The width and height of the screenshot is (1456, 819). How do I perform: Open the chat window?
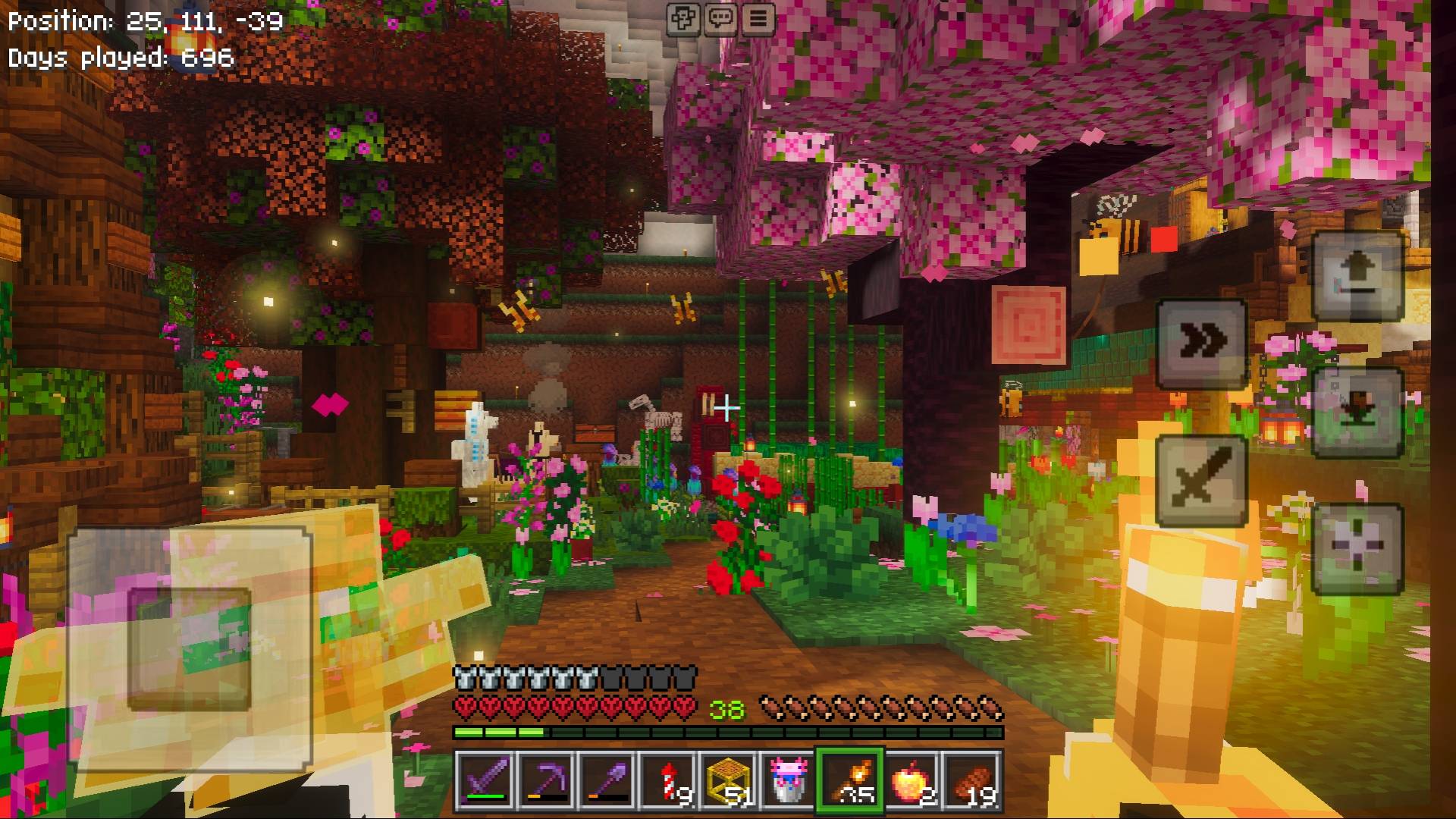pos(720,20)
